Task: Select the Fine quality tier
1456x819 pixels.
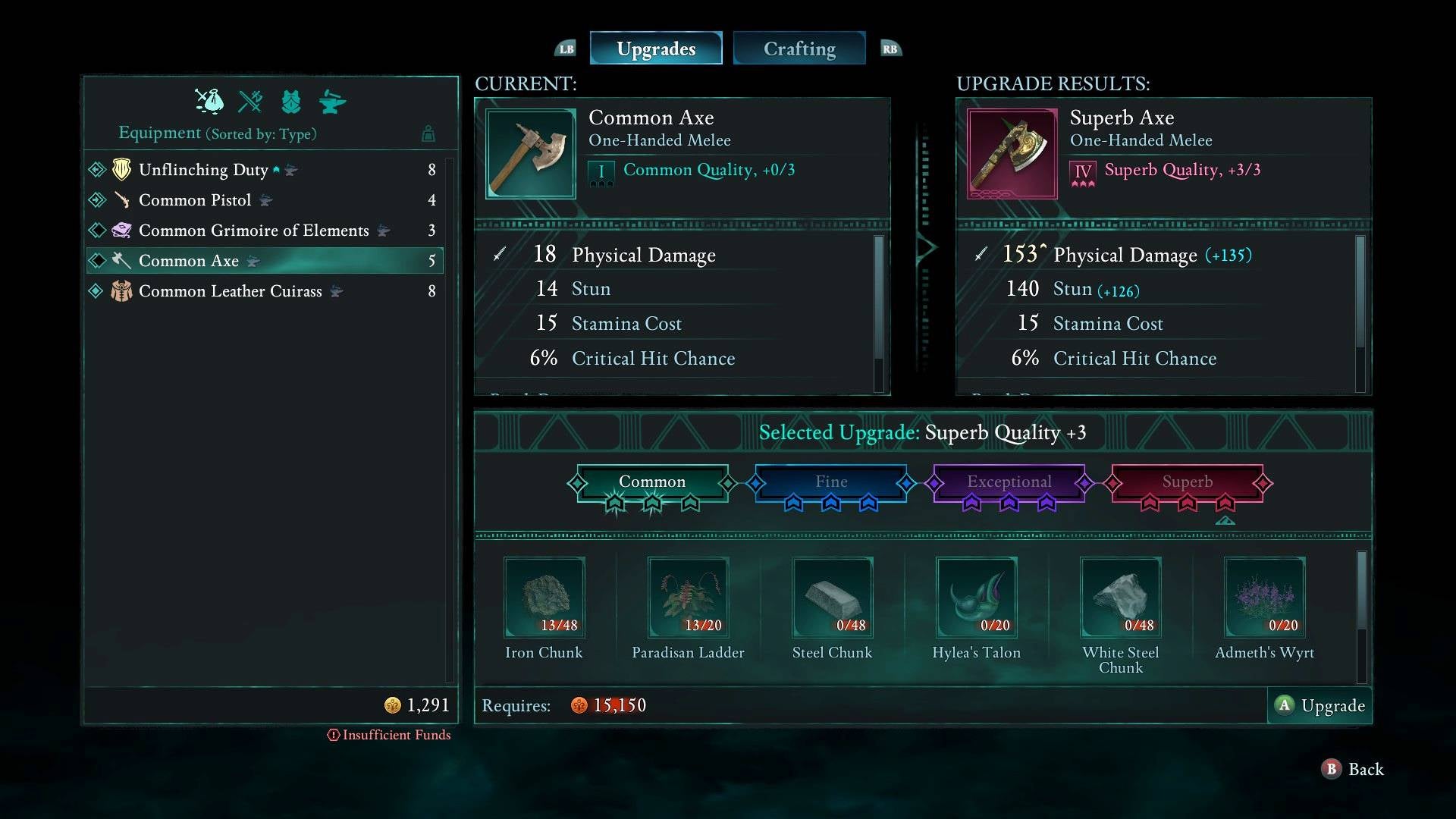Action: pos(830,482)
